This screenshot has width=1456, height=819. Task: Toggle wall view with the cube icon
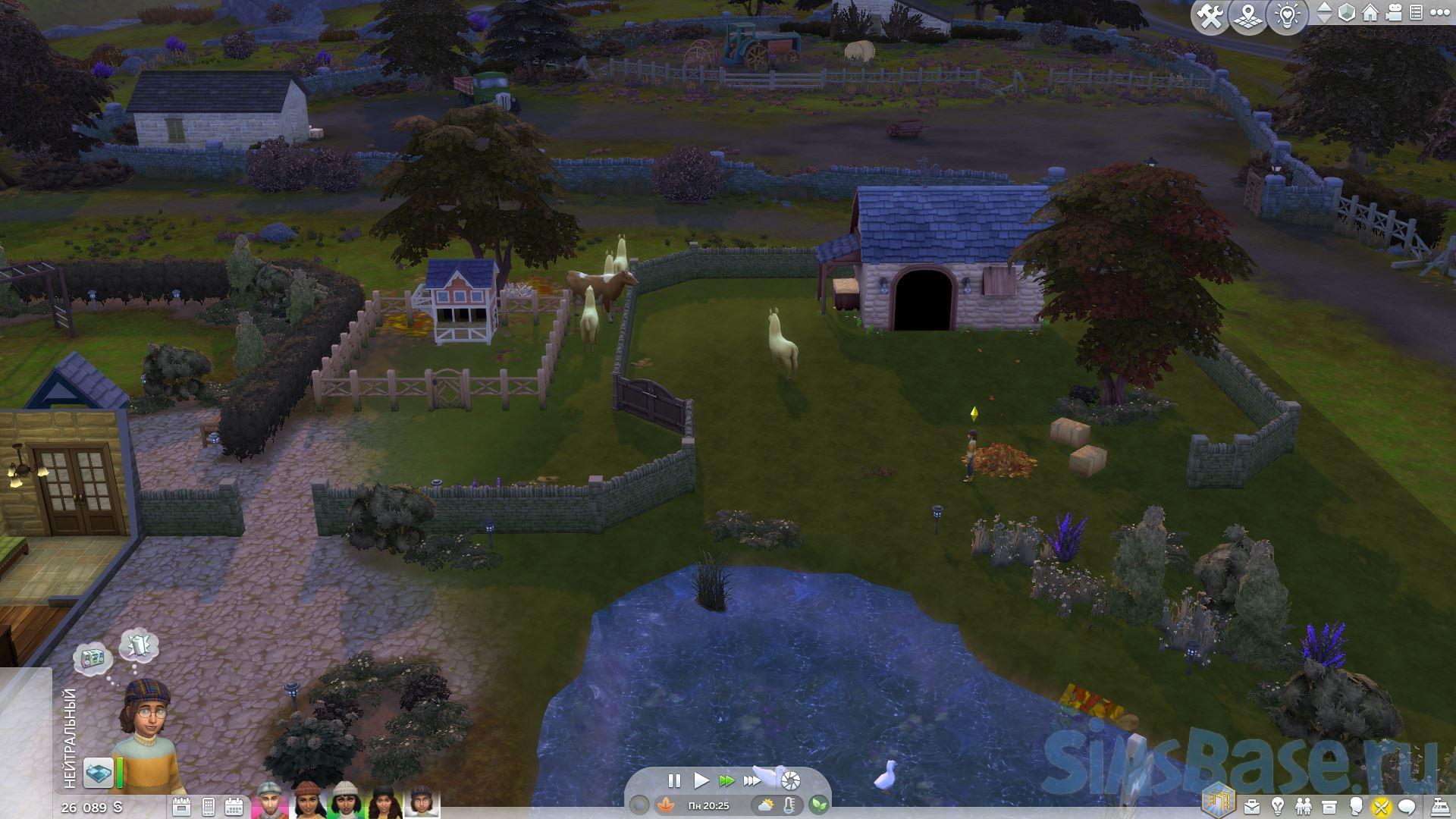[x=1347, y=13]
